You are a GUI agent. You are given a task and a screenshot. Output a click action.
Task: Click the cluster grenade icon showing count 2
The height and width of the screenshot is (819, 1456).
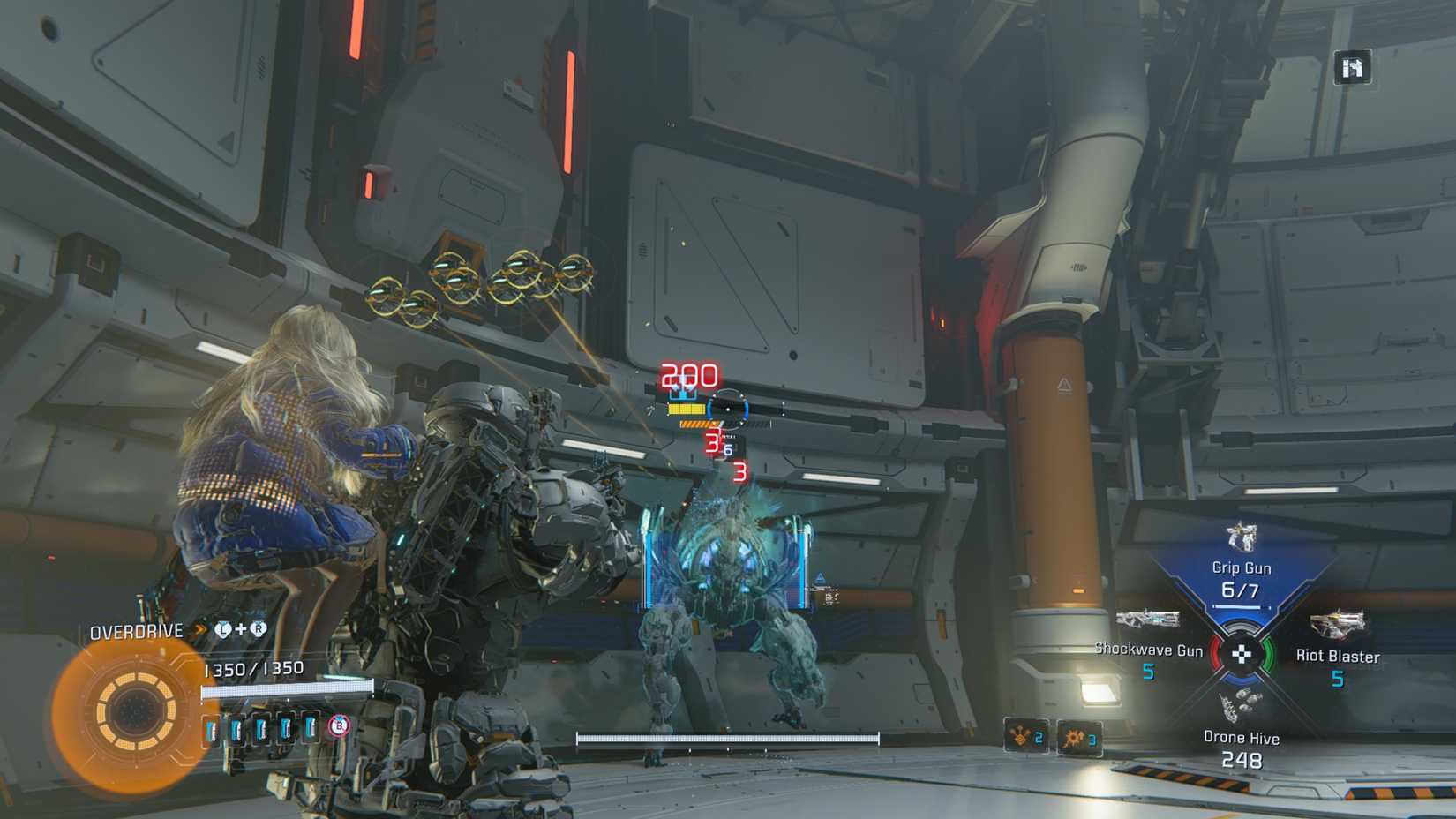coord(1027,735)
